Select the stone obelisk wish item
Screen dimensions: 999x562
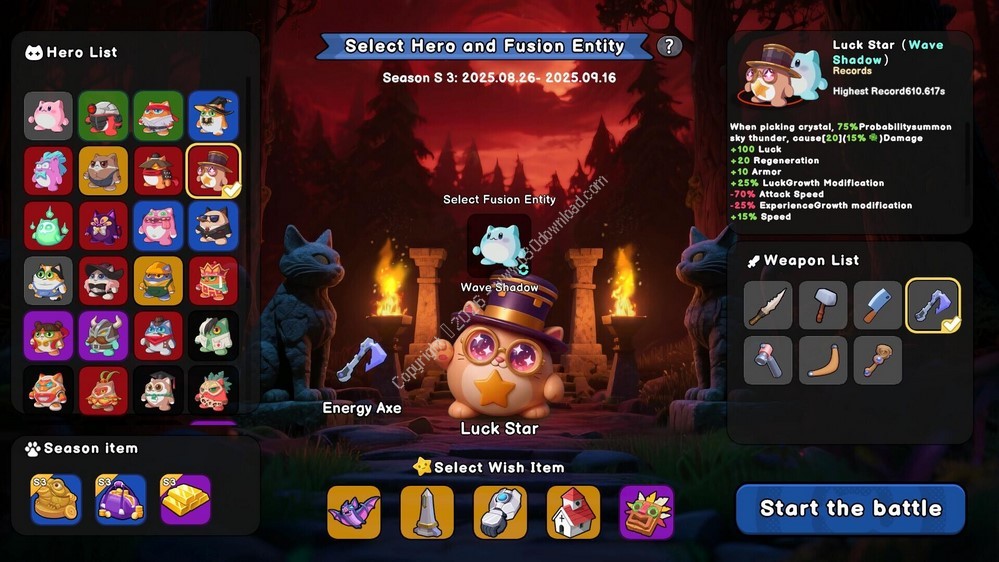(427, 512)
